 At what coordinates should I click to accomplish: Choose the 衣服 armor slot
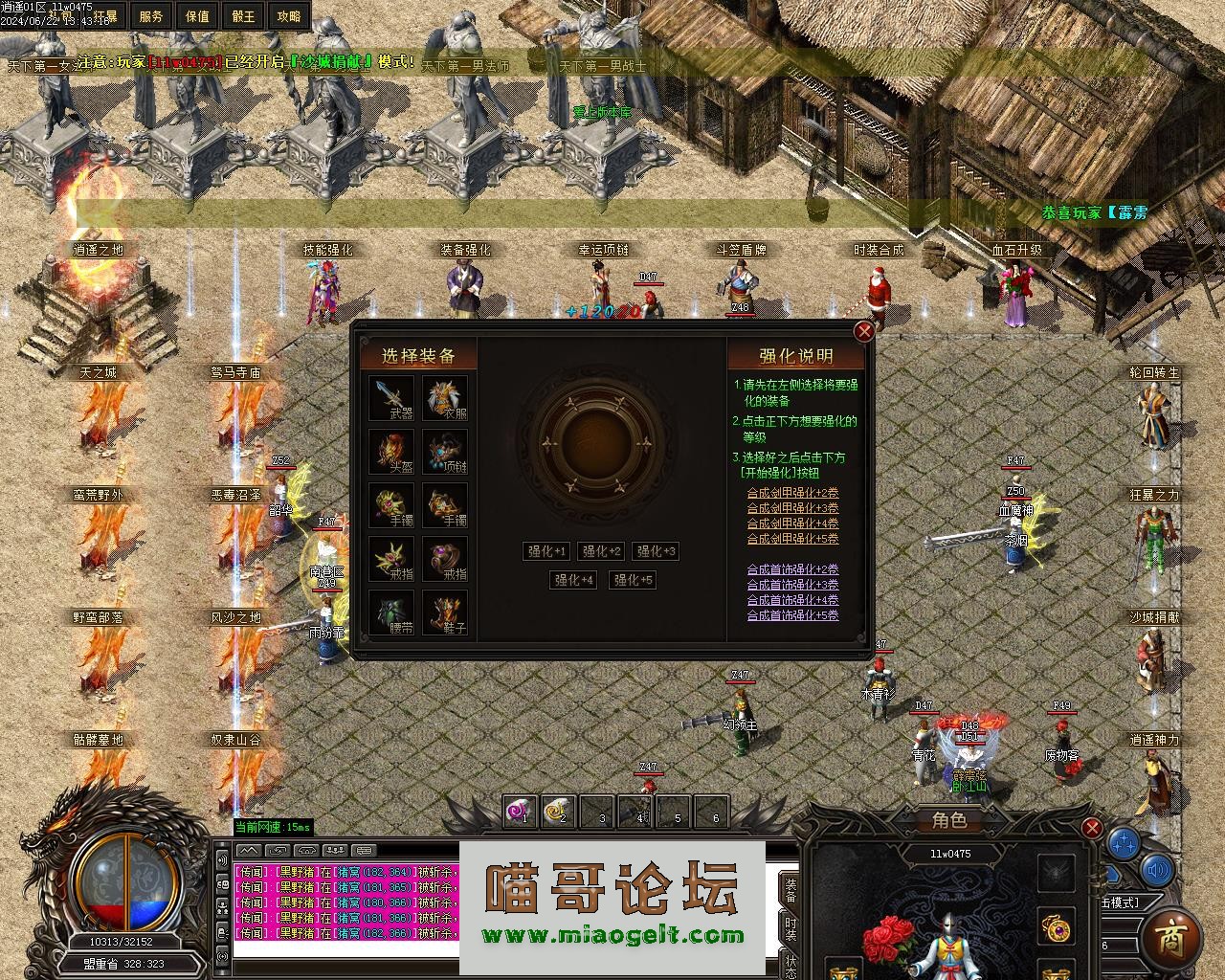[445, 396]
